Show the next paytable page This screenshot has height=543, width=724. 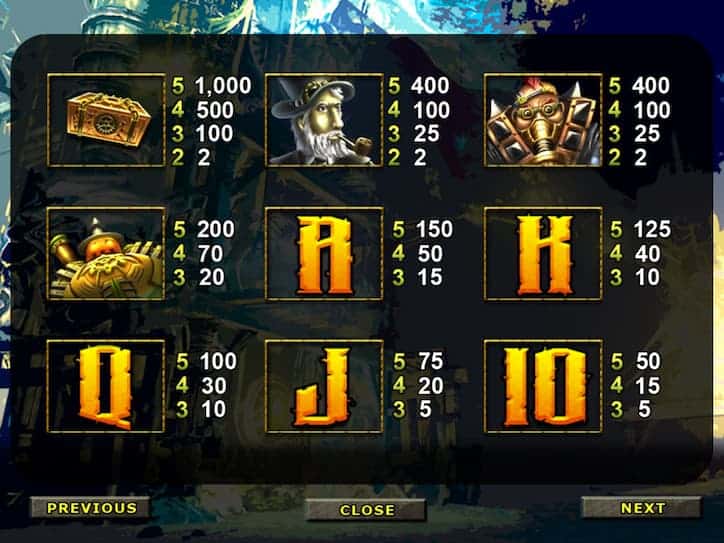[641, 508]
